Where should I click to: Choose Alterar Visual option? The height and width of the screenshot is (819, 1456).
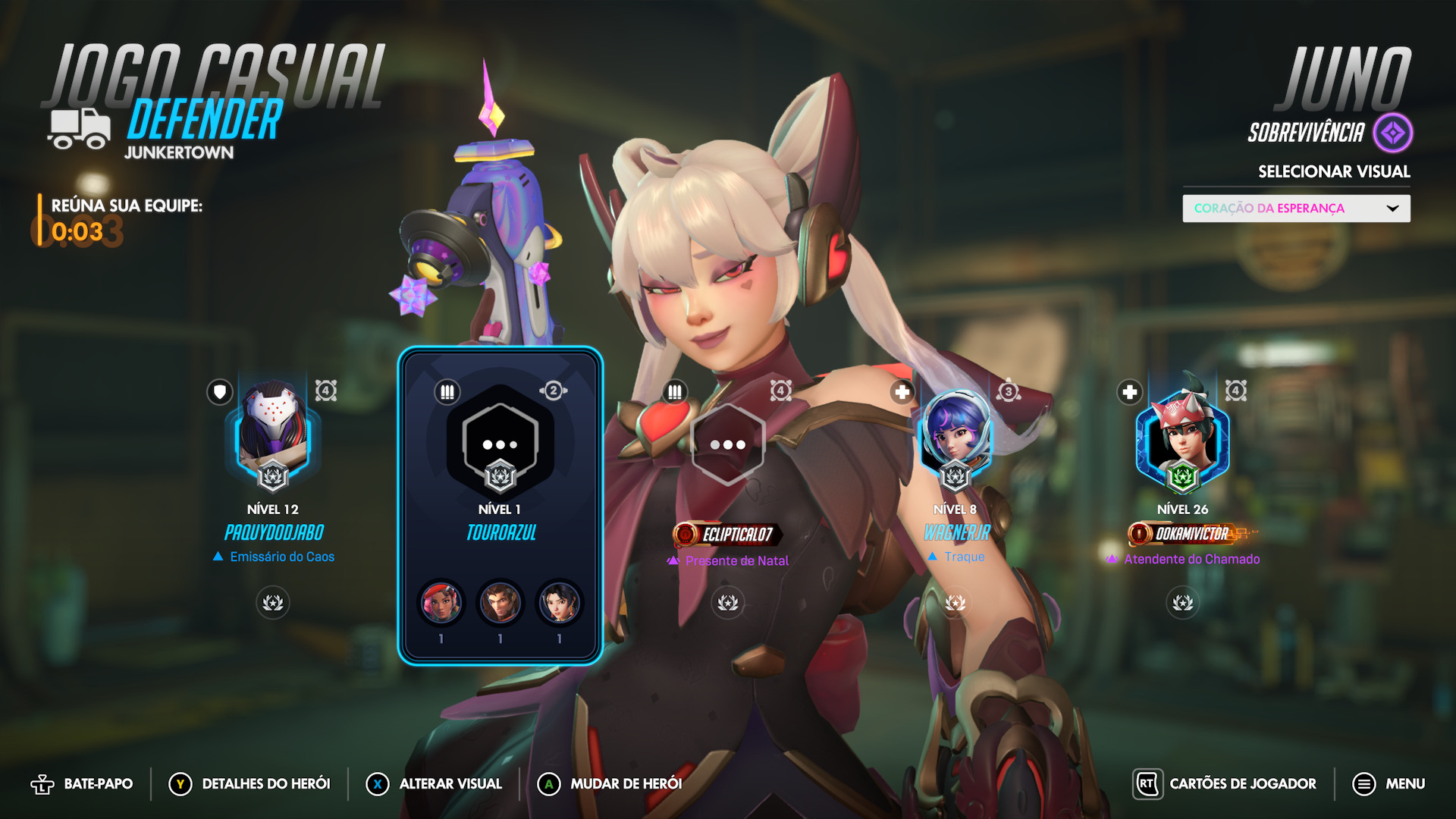tap(435, 784)
